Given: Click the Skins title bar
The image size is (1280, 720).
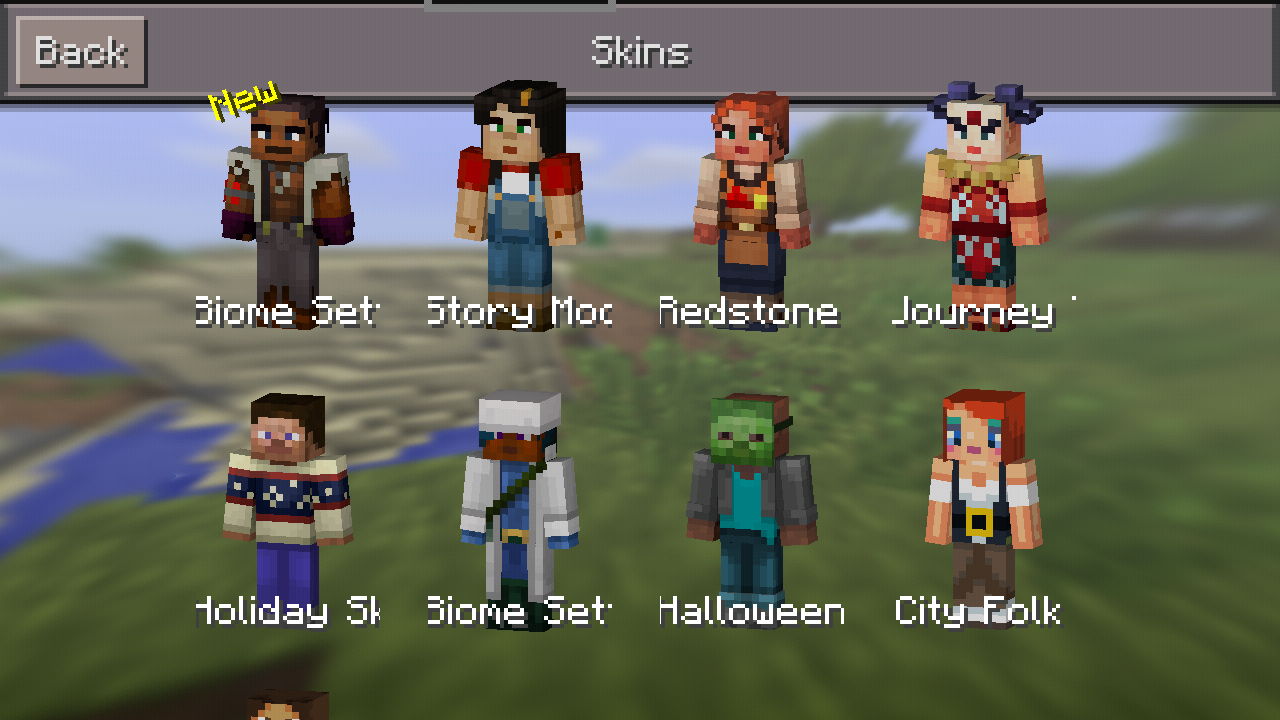Looking at the screenshot, I should point(640,48).
